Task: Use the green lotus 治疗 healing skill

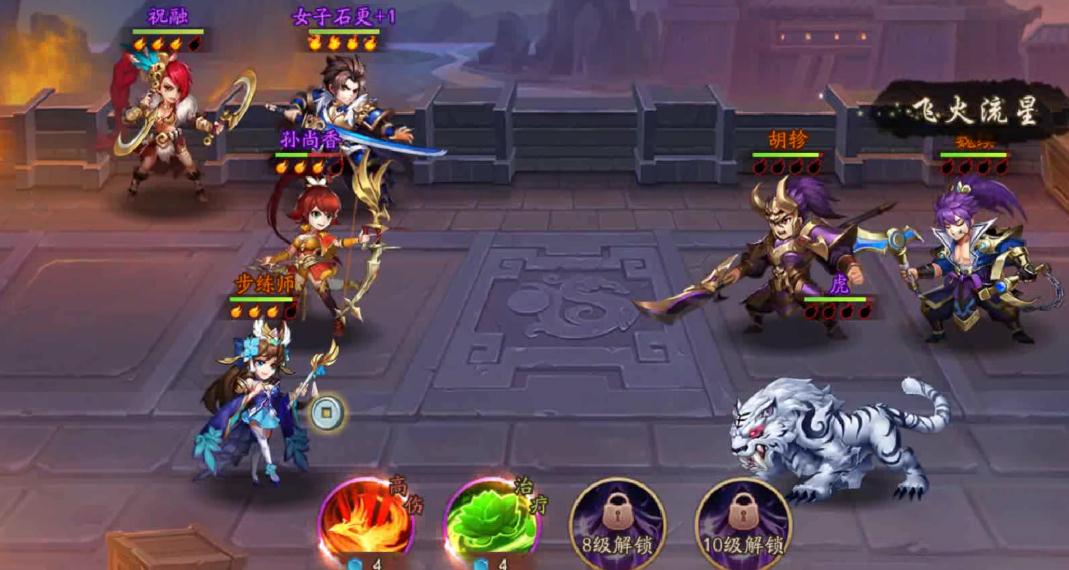Action: pos(491,521)
